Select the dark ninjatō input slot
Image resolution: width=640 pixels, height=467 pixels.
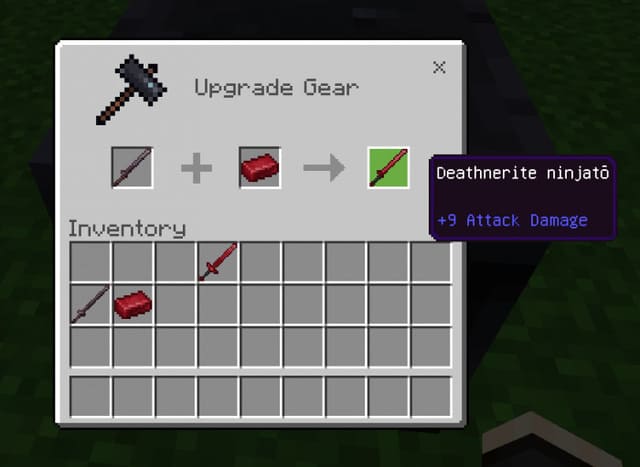click(x=132, y=167)
